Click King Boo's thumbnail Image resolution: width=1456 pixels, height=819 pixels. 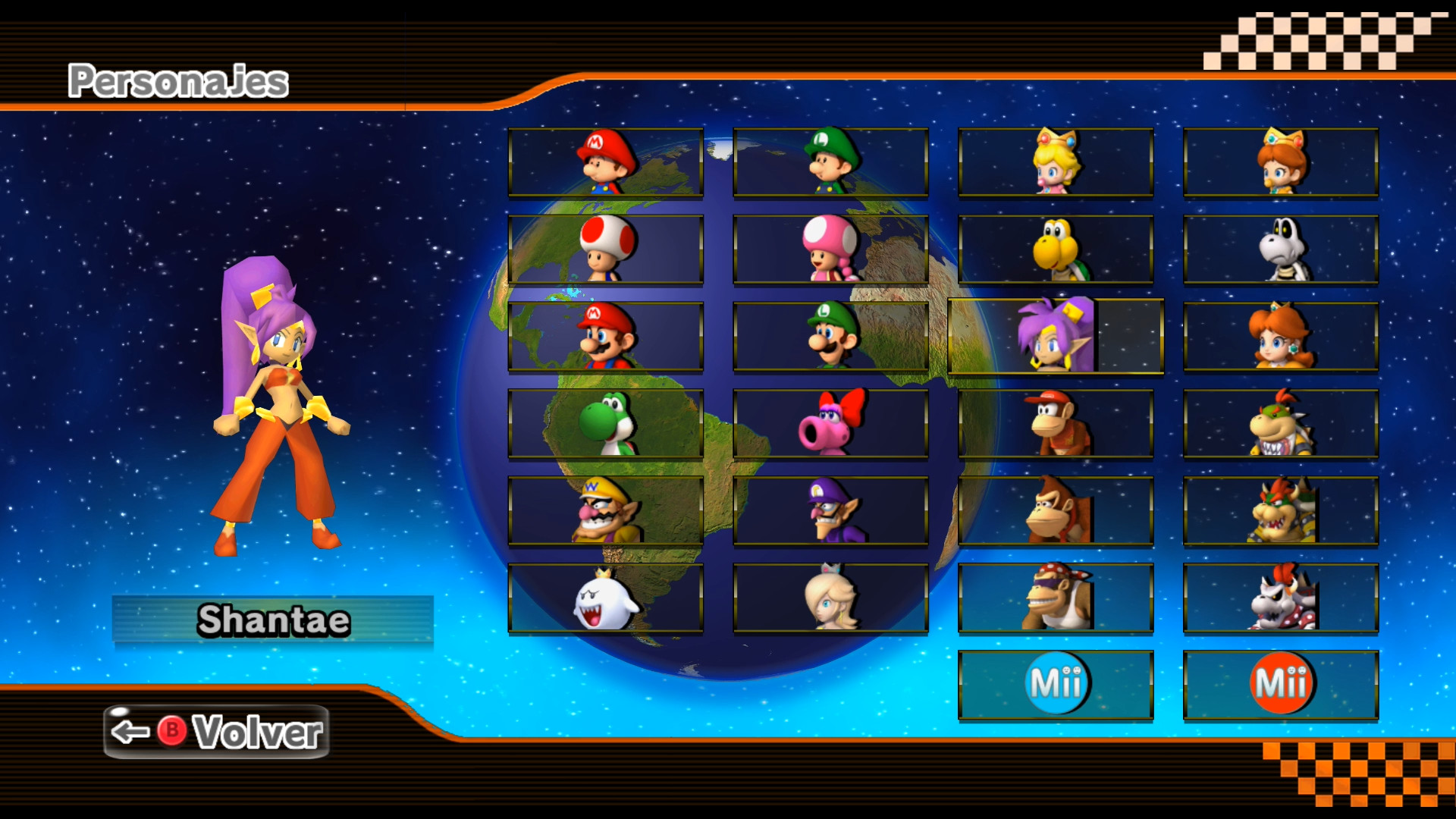pos(604,597)
